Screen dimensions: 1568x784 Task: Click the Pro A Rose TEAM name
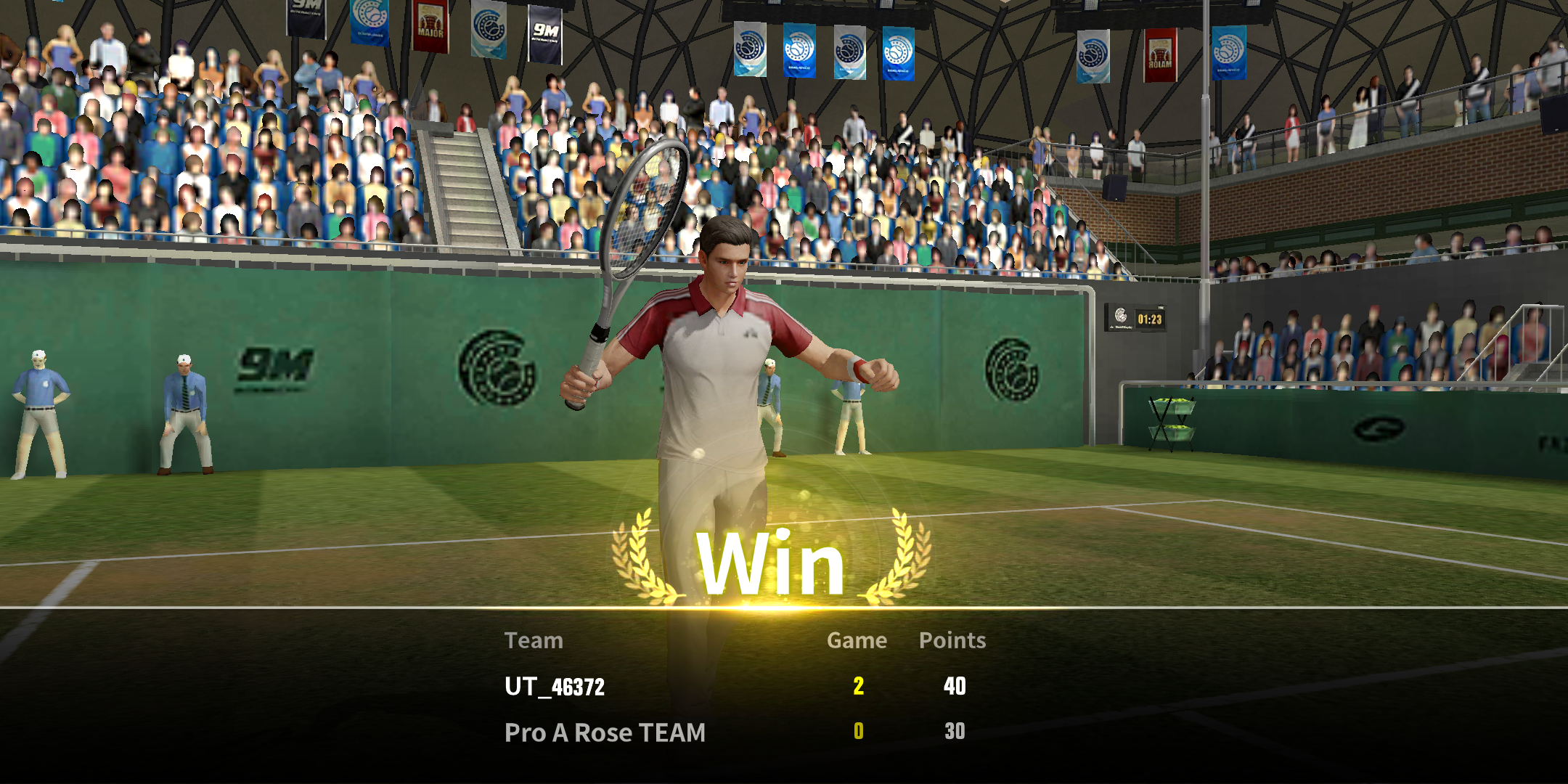click(x=604, y=732)
